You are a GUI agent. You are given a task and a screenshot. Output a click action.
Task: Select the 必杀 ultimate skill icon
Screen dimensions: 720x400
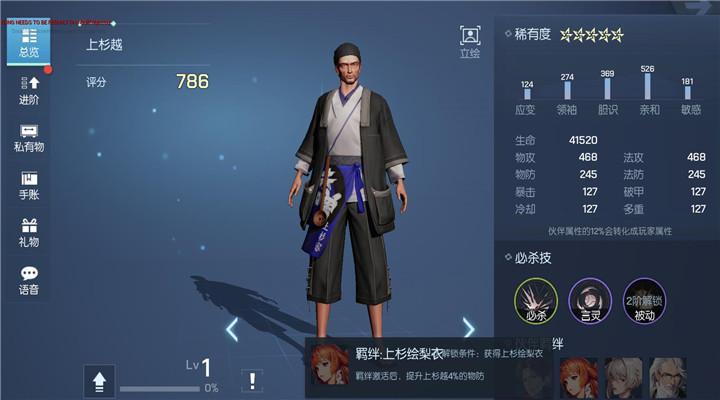[x=536, y=299]
